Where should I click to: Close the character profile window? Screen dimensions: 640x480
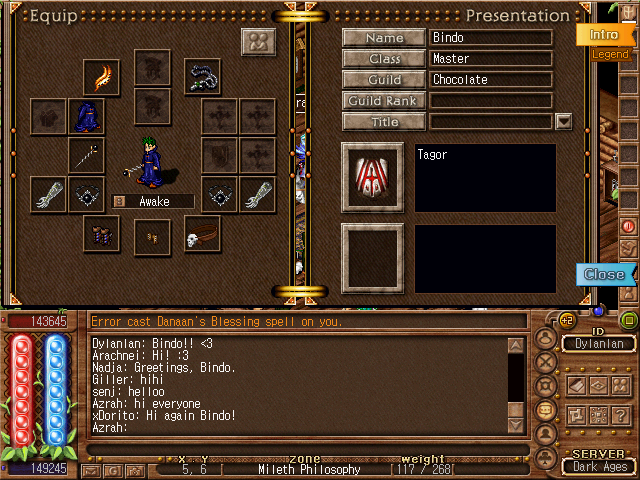tap(604, 274)
